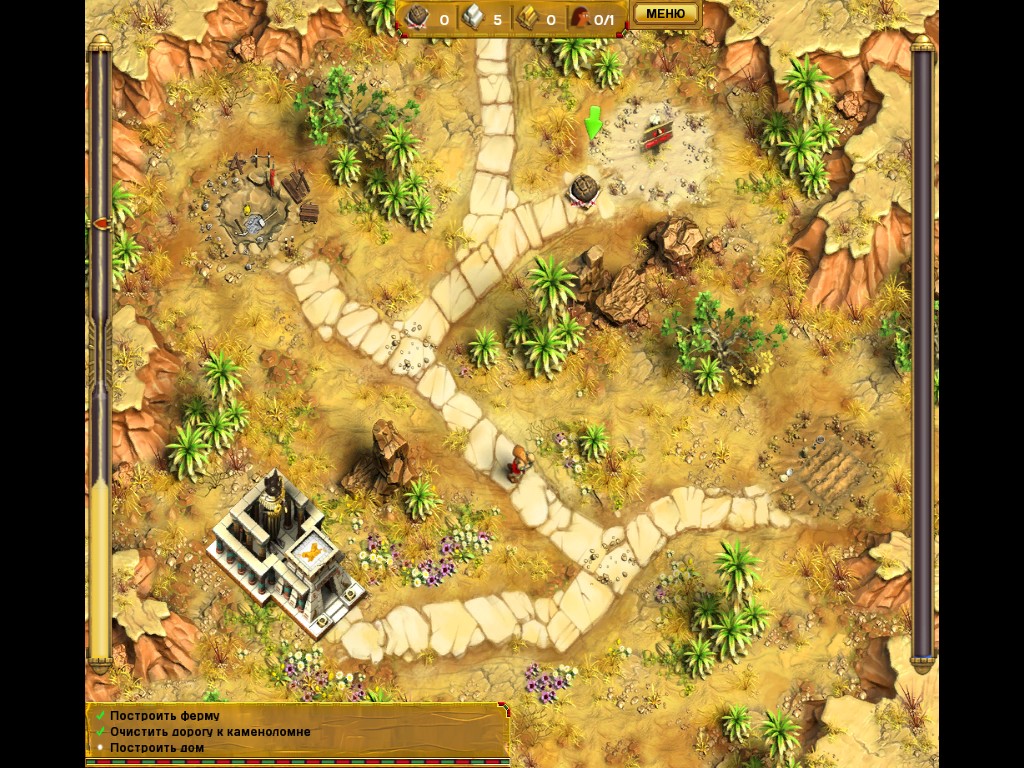Click the 'Очистить дорогу к каменоломне' objective

click(210, 732)
